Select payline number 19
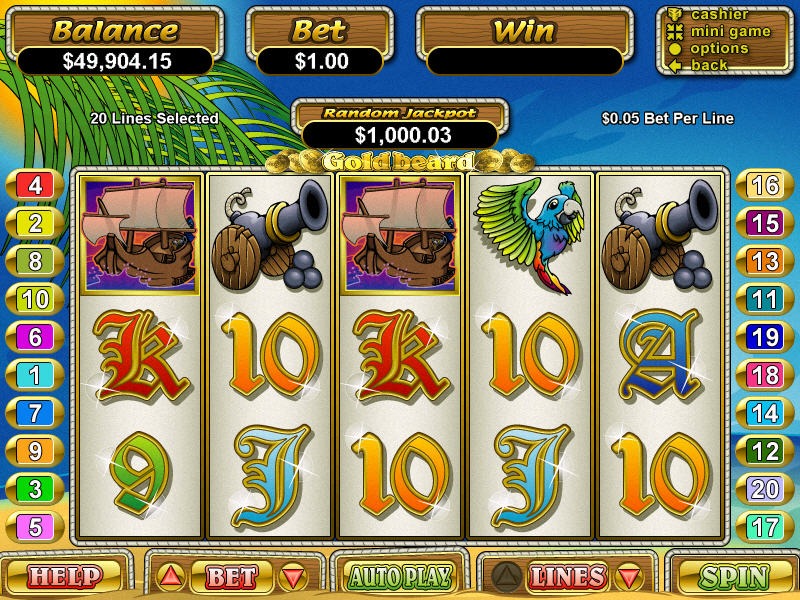 pos(765,337)
